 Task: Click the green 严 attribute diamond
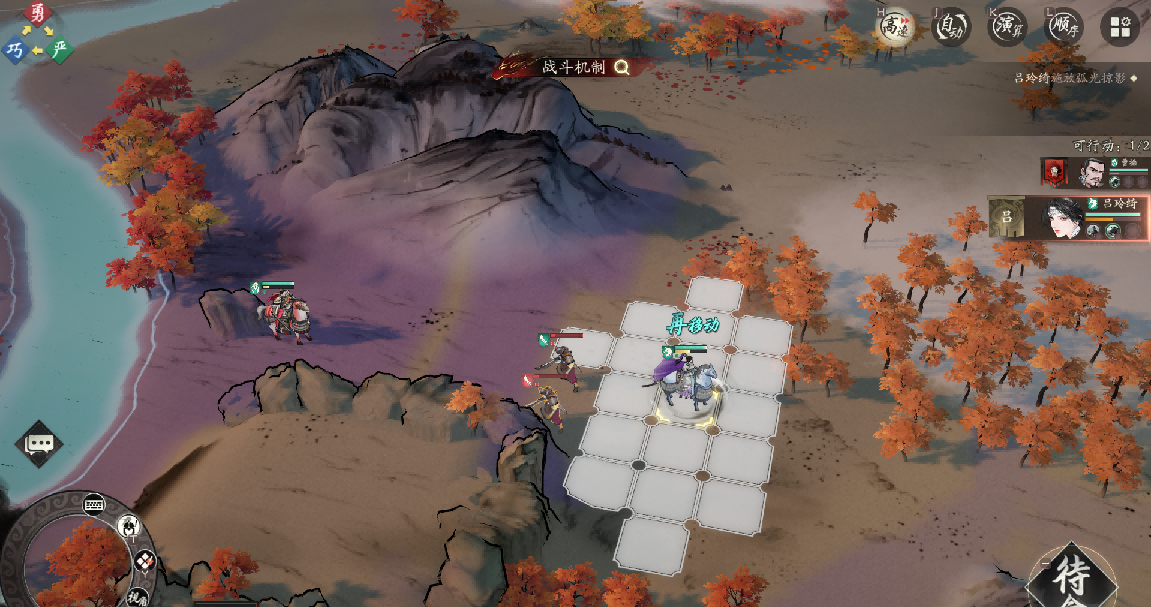(x=60, y=49)
